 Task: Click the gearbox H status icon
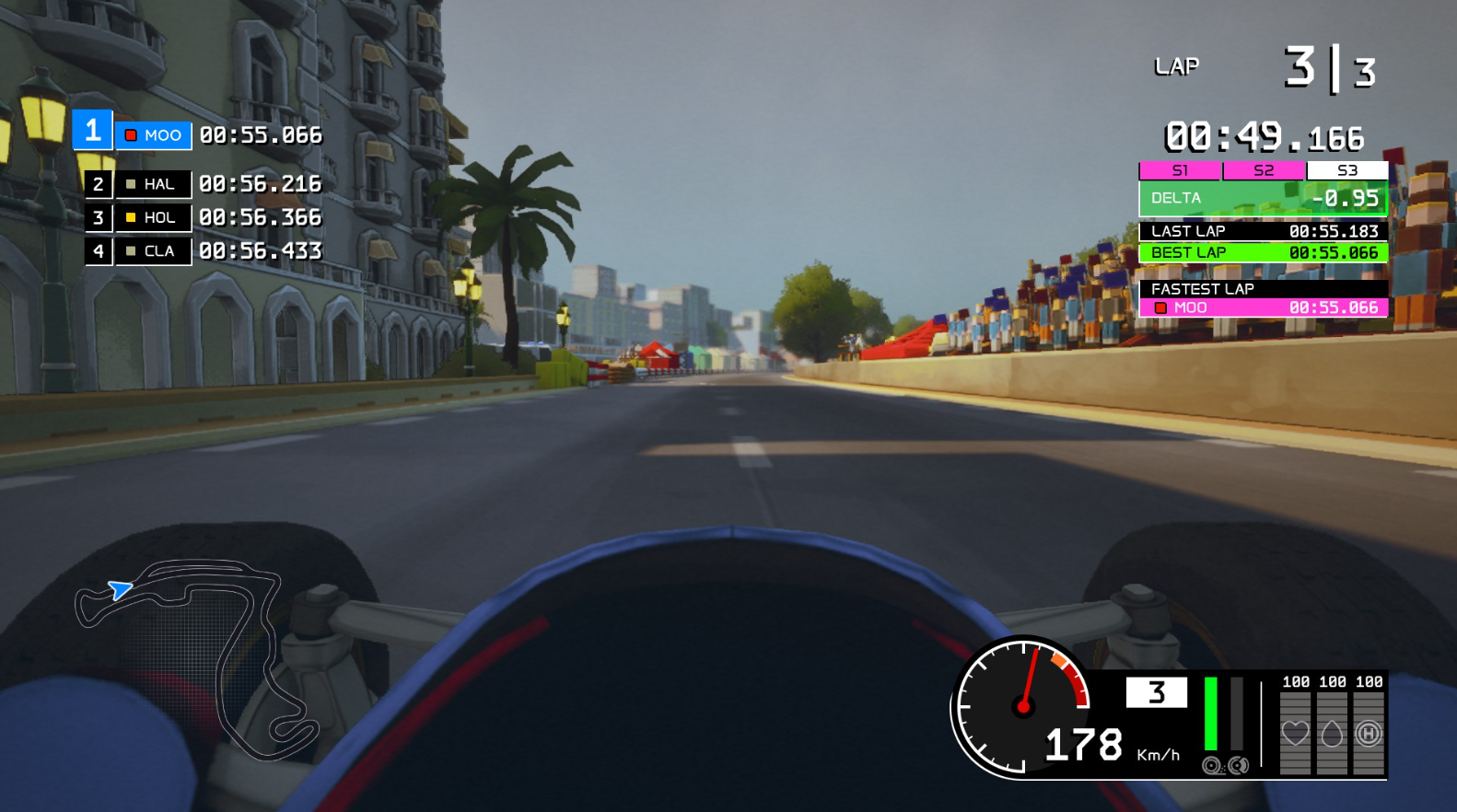(1369, 733)
